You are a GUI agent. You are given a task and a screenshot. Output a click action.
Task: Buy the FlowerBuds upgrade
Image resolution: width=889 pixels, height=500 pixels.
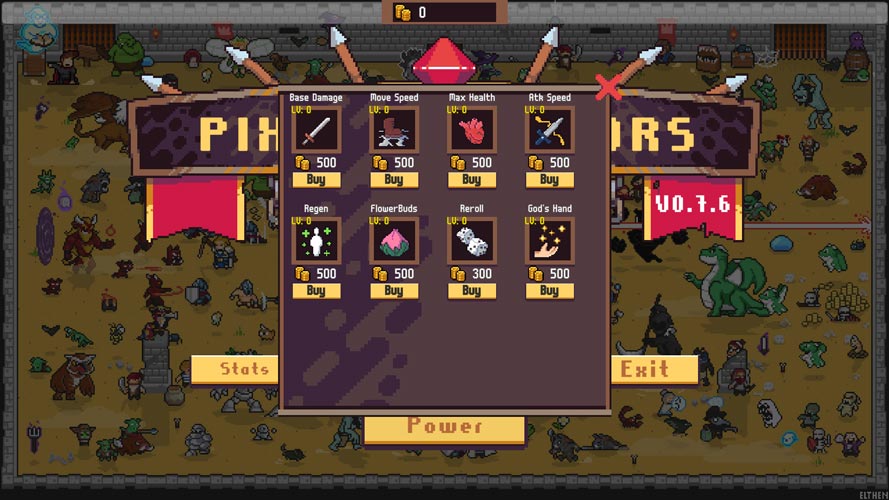coord(394,291)
